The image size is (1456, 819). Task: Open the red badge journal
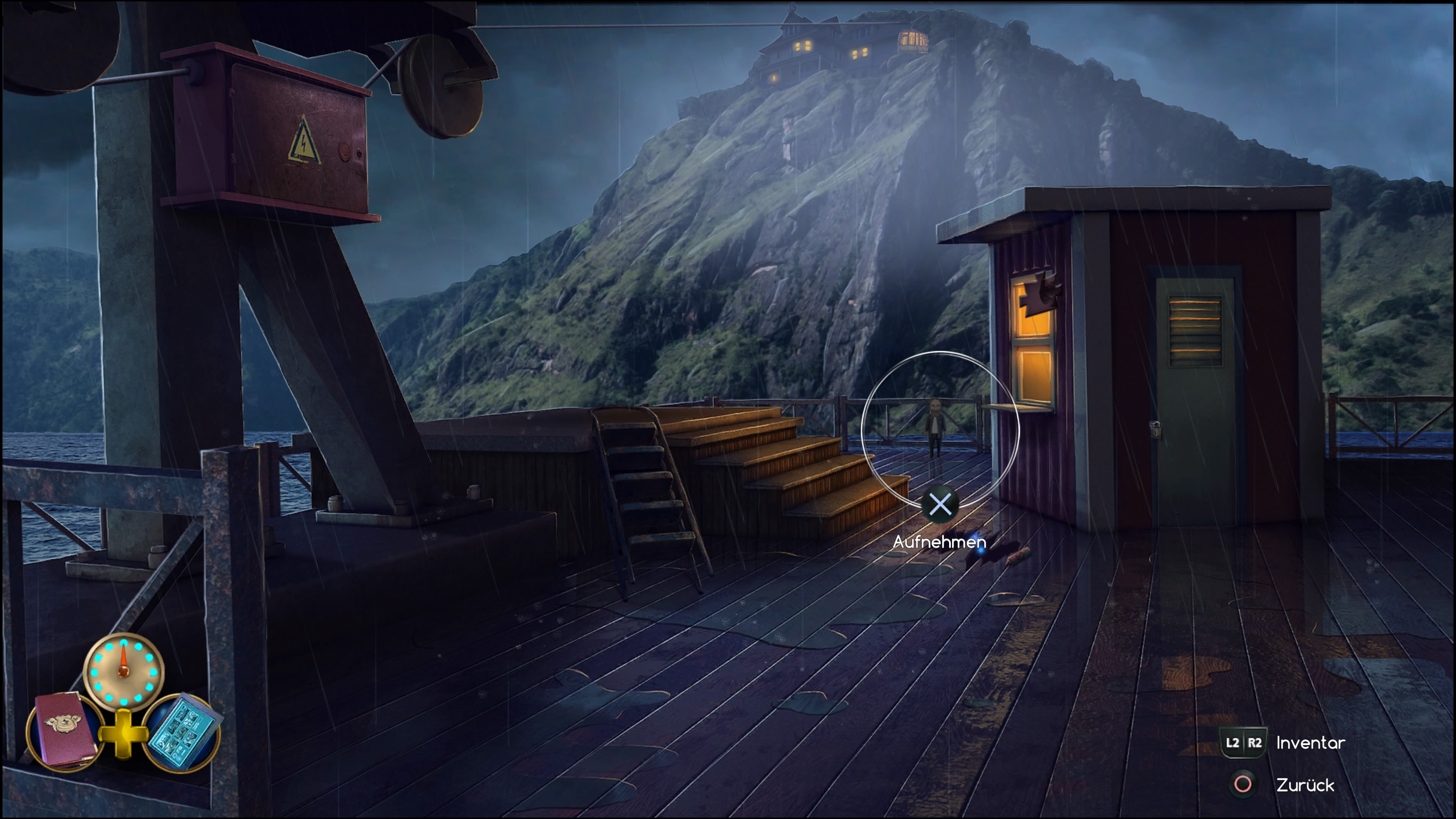(65, 730)
